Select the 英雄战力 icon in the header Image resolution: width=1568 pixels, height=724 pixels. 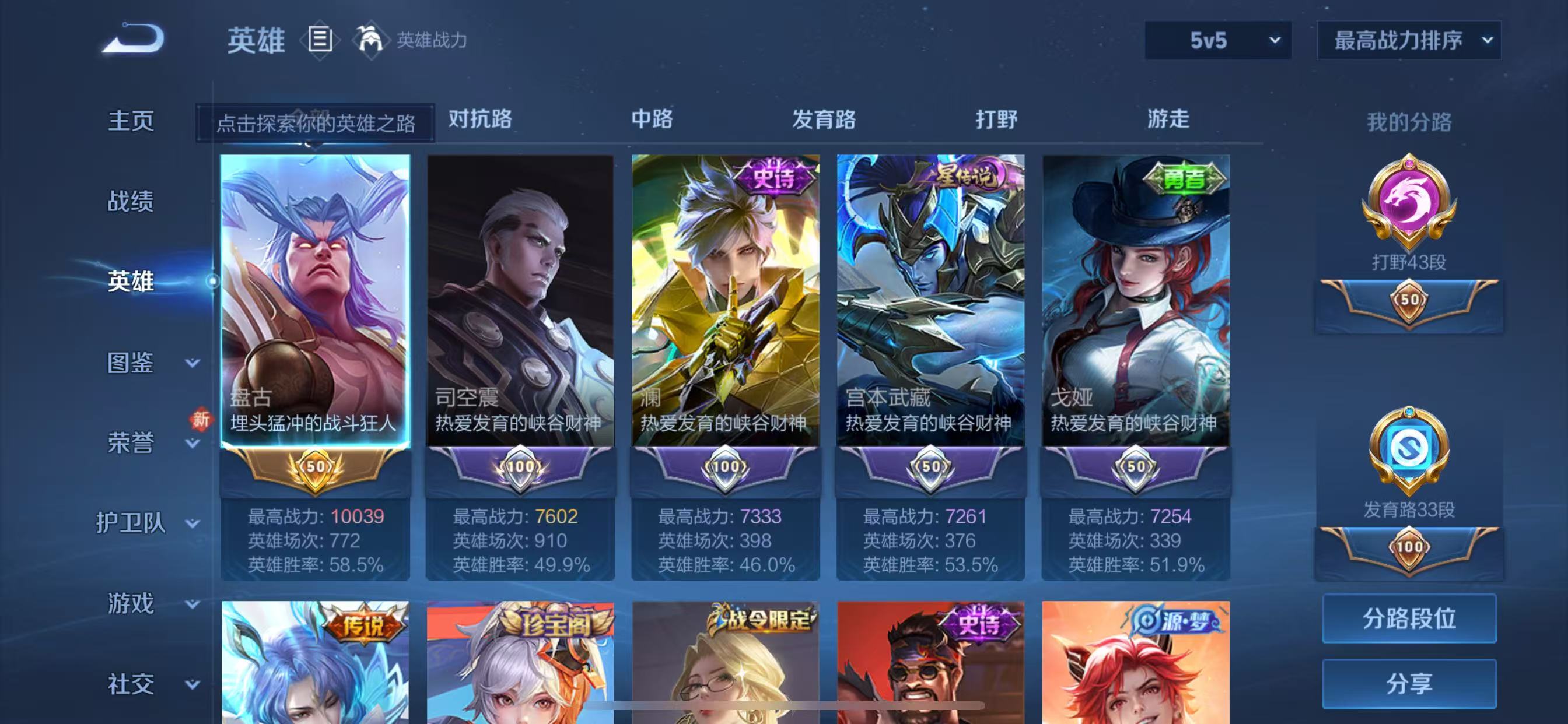click(x=372, y=40)
